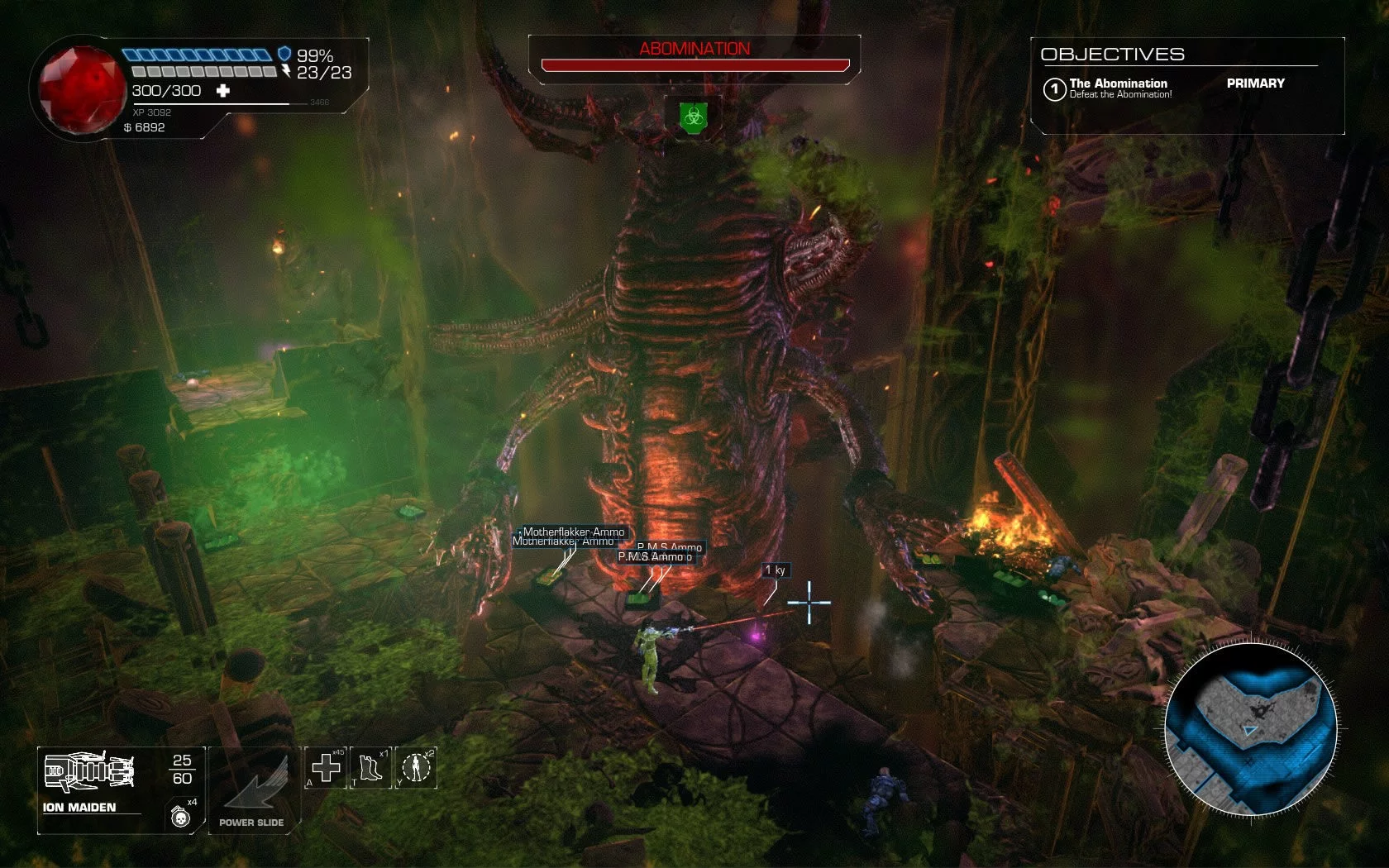
Task: Select The Abomination primary objective entry
Action: click(x=1119, y=88)
